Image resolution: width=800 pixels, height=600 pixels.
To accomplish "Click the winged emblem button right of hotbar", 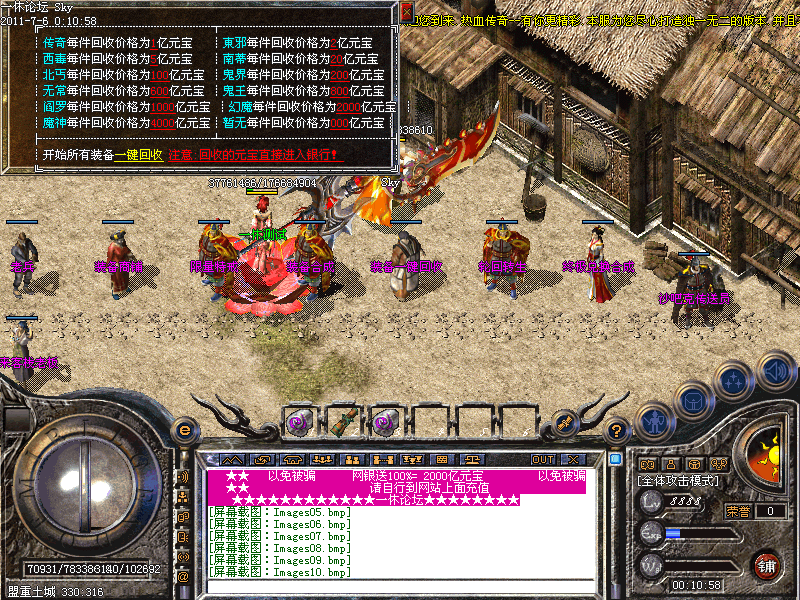I will (565, 423).
